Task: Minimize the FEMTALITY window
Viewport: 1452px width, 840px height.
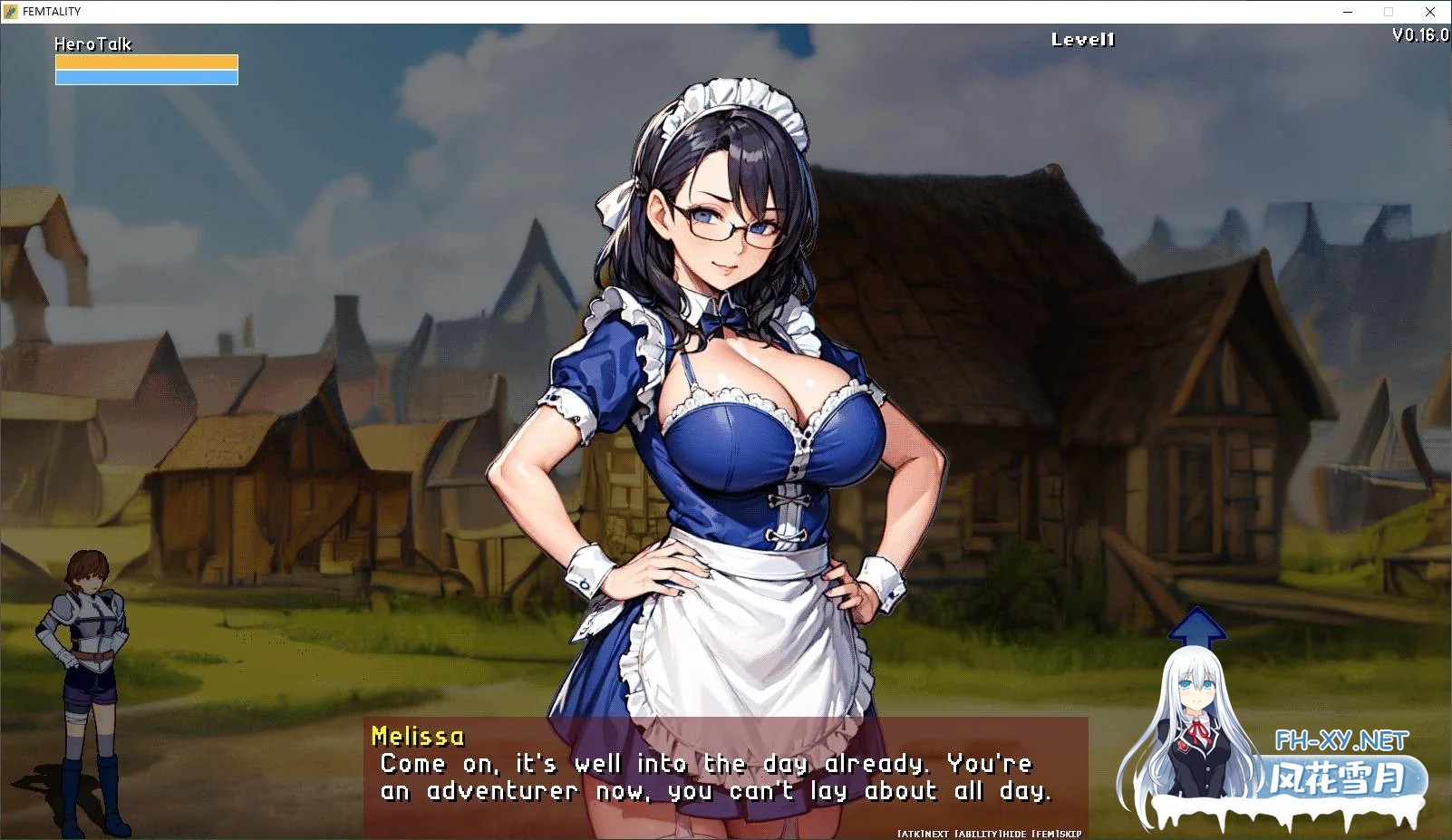Action: (x=1348, y=12)
